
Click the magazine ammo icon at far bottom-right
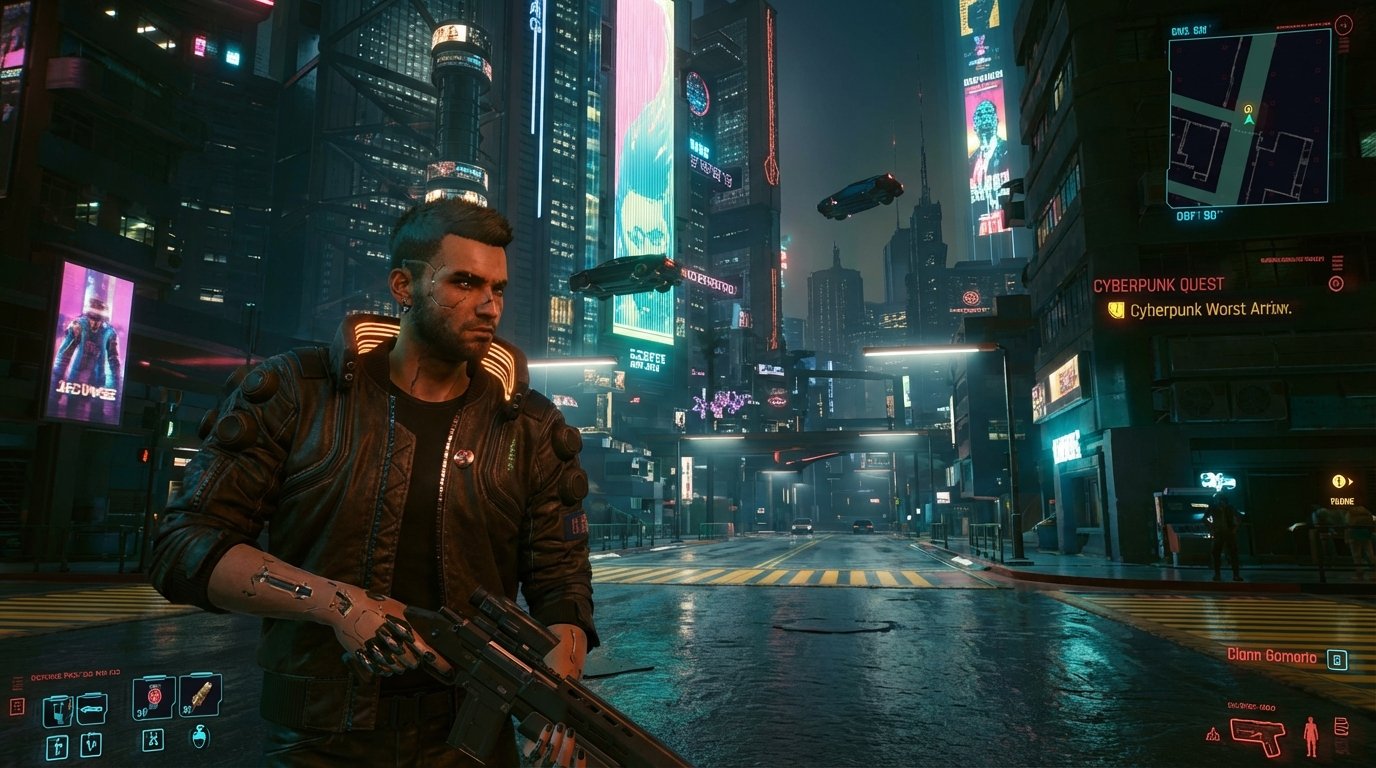click(x=1342, y=728)
